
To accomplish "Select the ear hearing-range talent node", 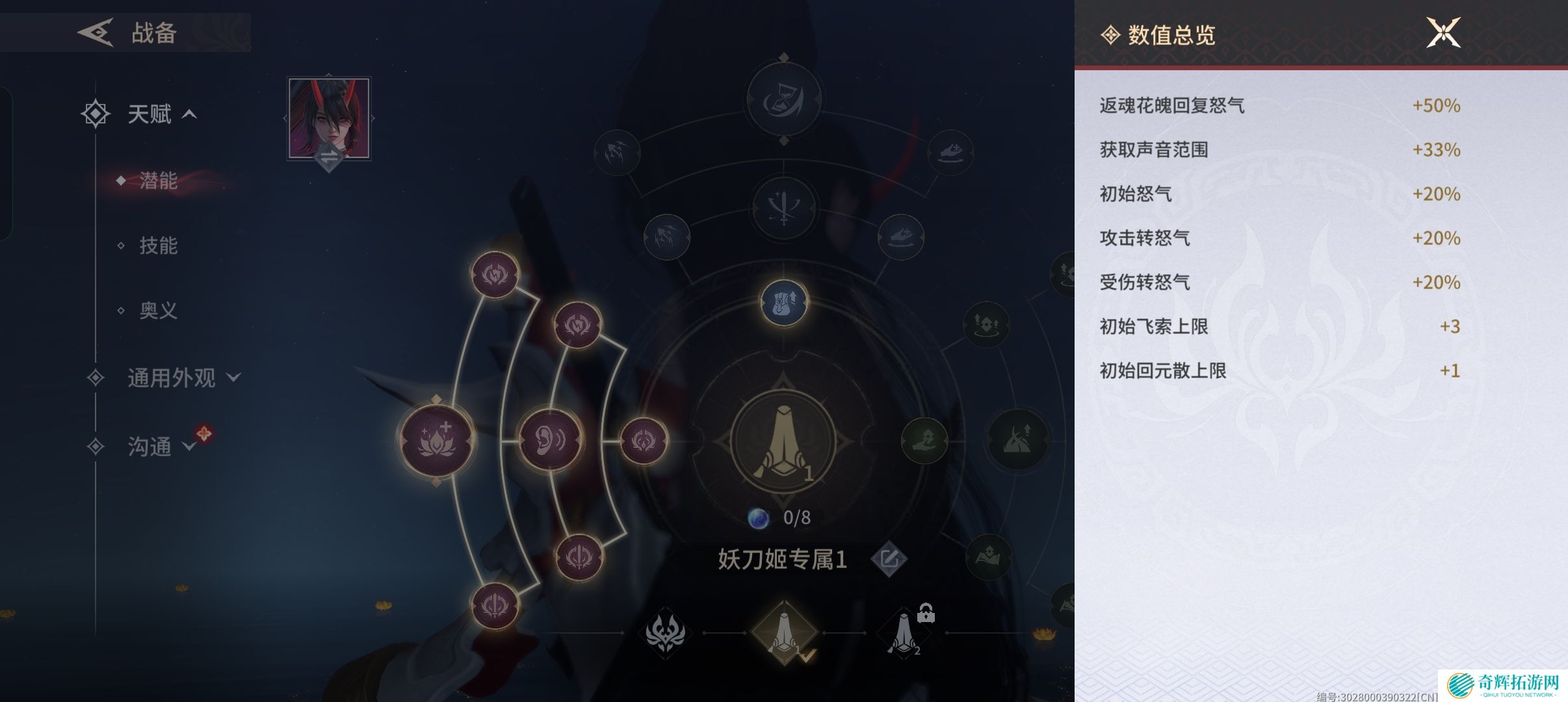I will [x=550, y=440].
